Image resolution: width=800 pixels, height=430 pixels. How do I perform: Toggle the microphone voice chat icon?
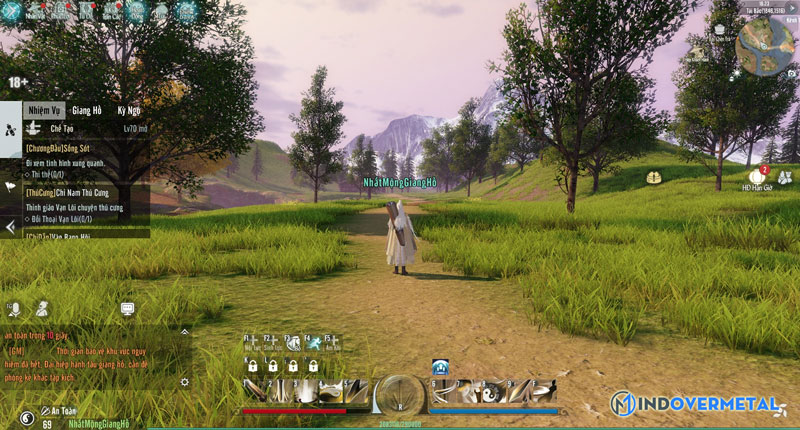tap(15, 308)
